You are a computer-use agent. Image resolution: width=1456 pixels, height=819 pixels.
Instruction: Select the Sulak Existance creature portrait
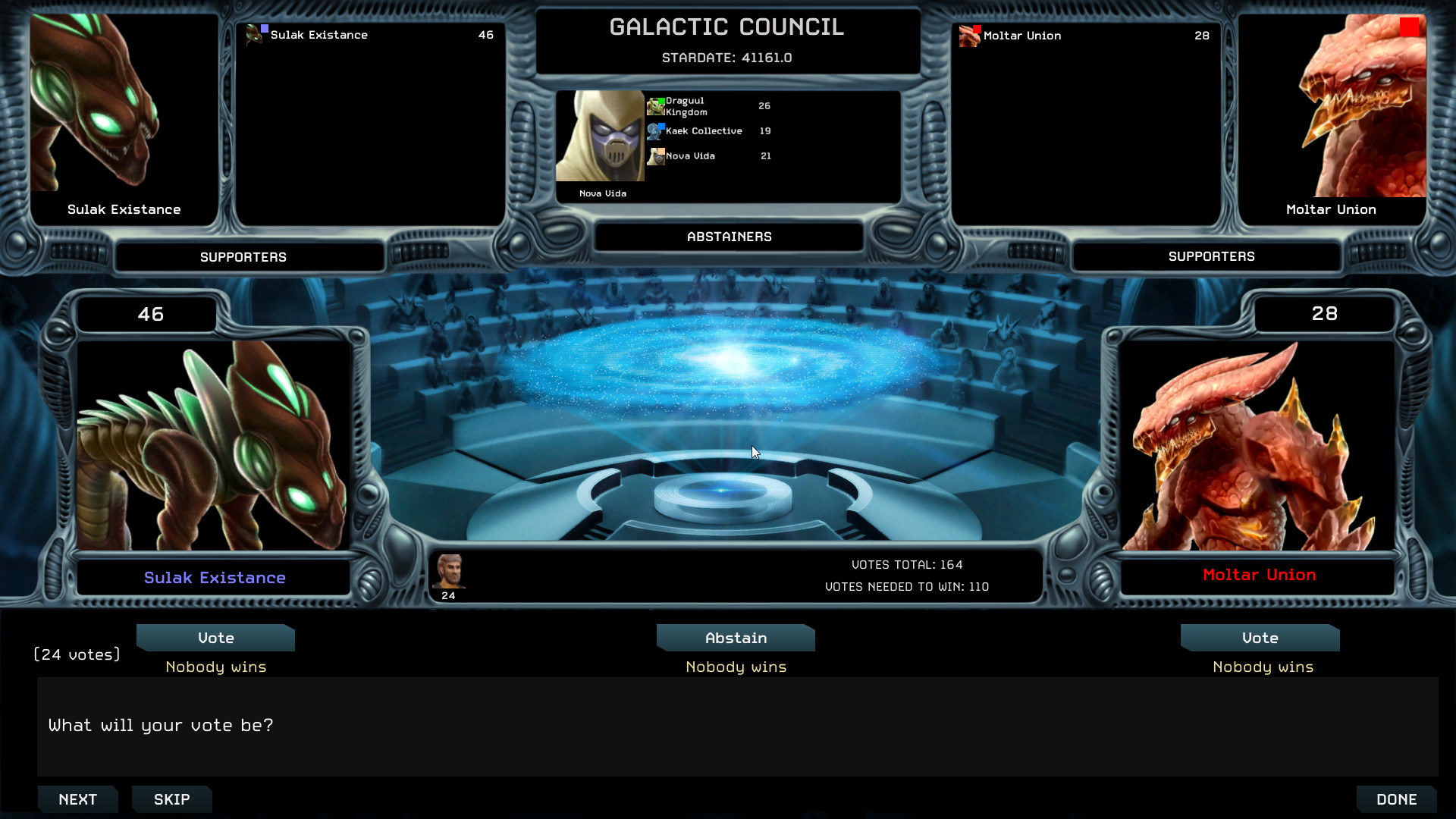click(215, 444)
